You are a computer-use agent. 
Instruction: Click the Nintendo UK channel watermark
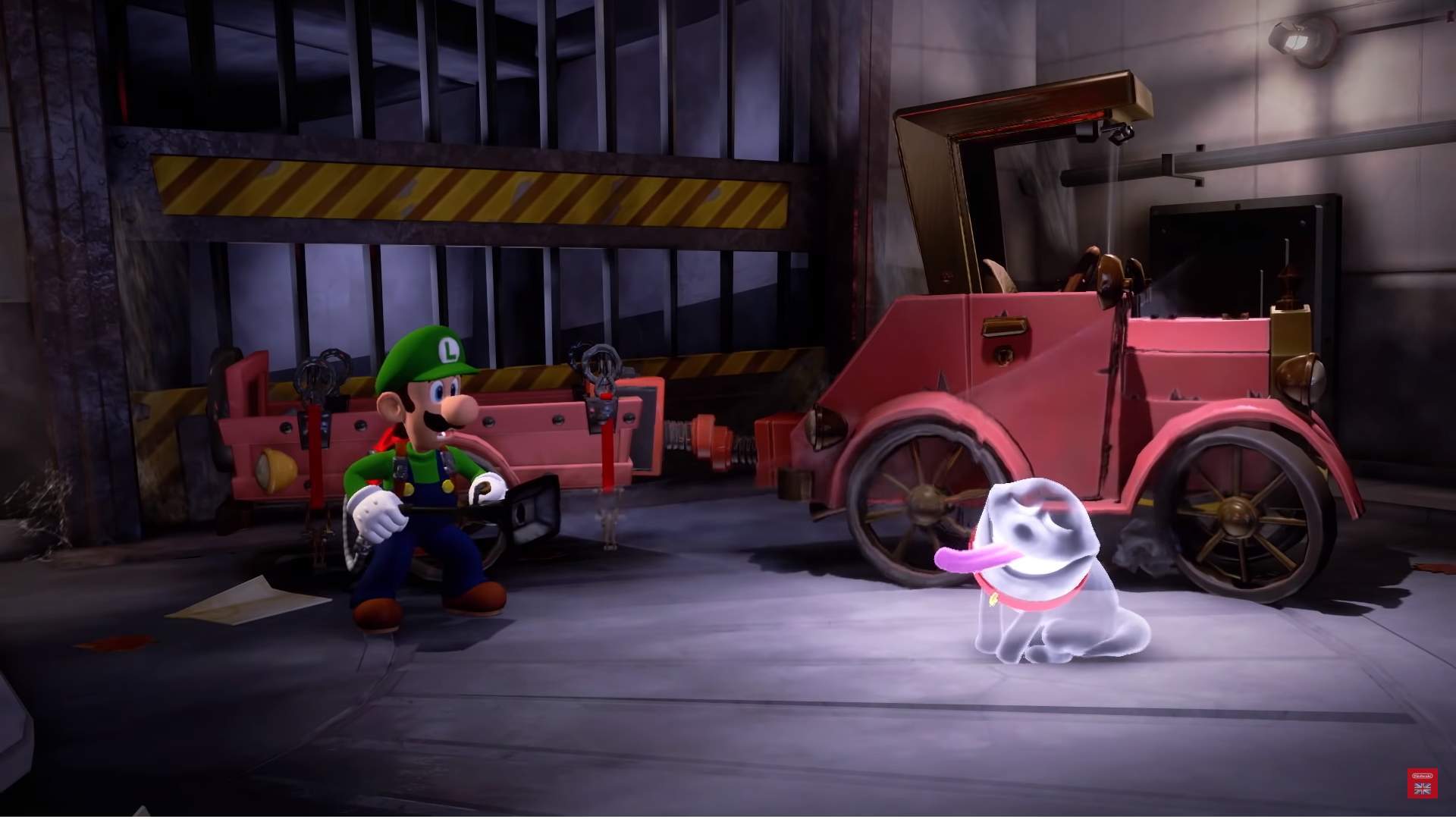pyautogui.click(x=1423, y=783)
